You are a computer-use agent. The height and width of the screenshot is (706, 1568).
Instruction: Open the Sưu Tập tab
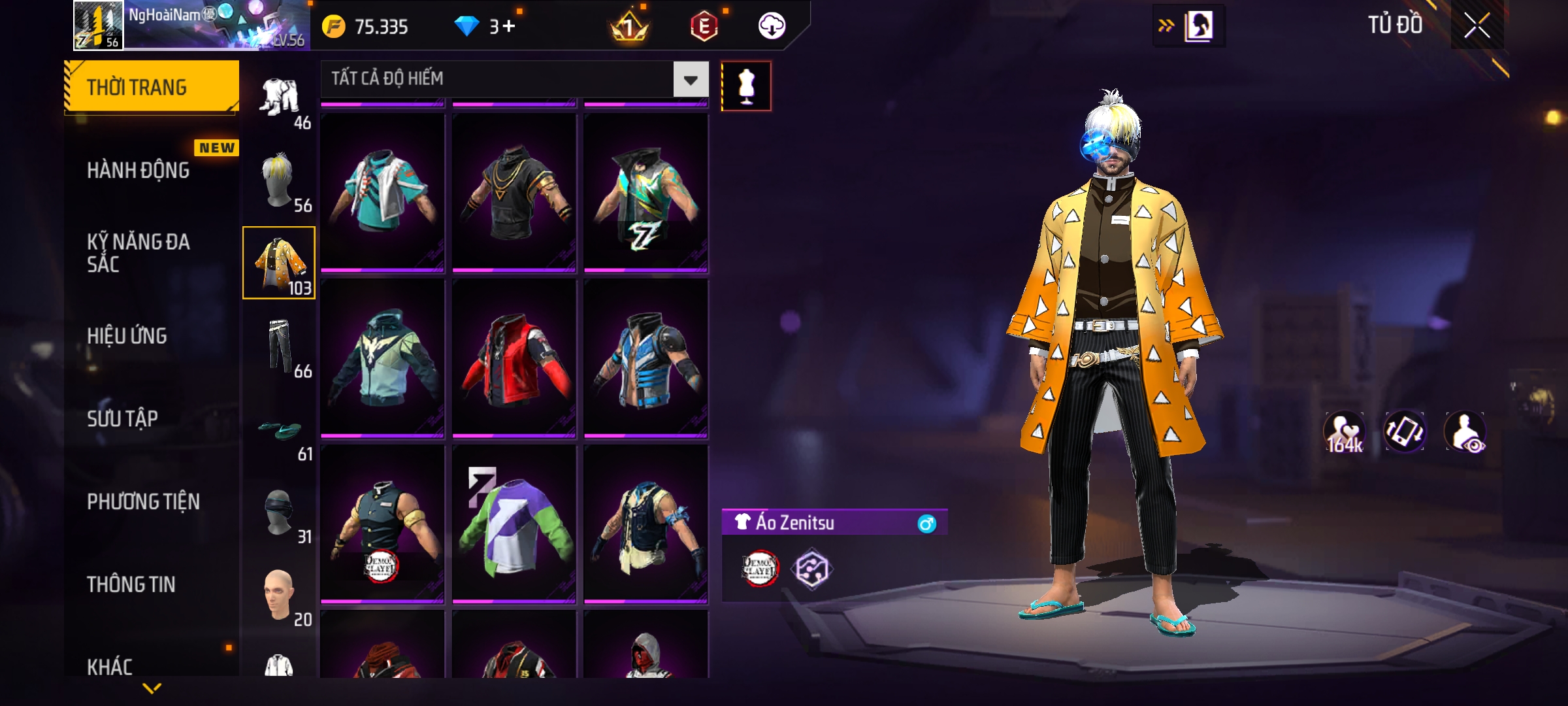(x=123, y=418)
